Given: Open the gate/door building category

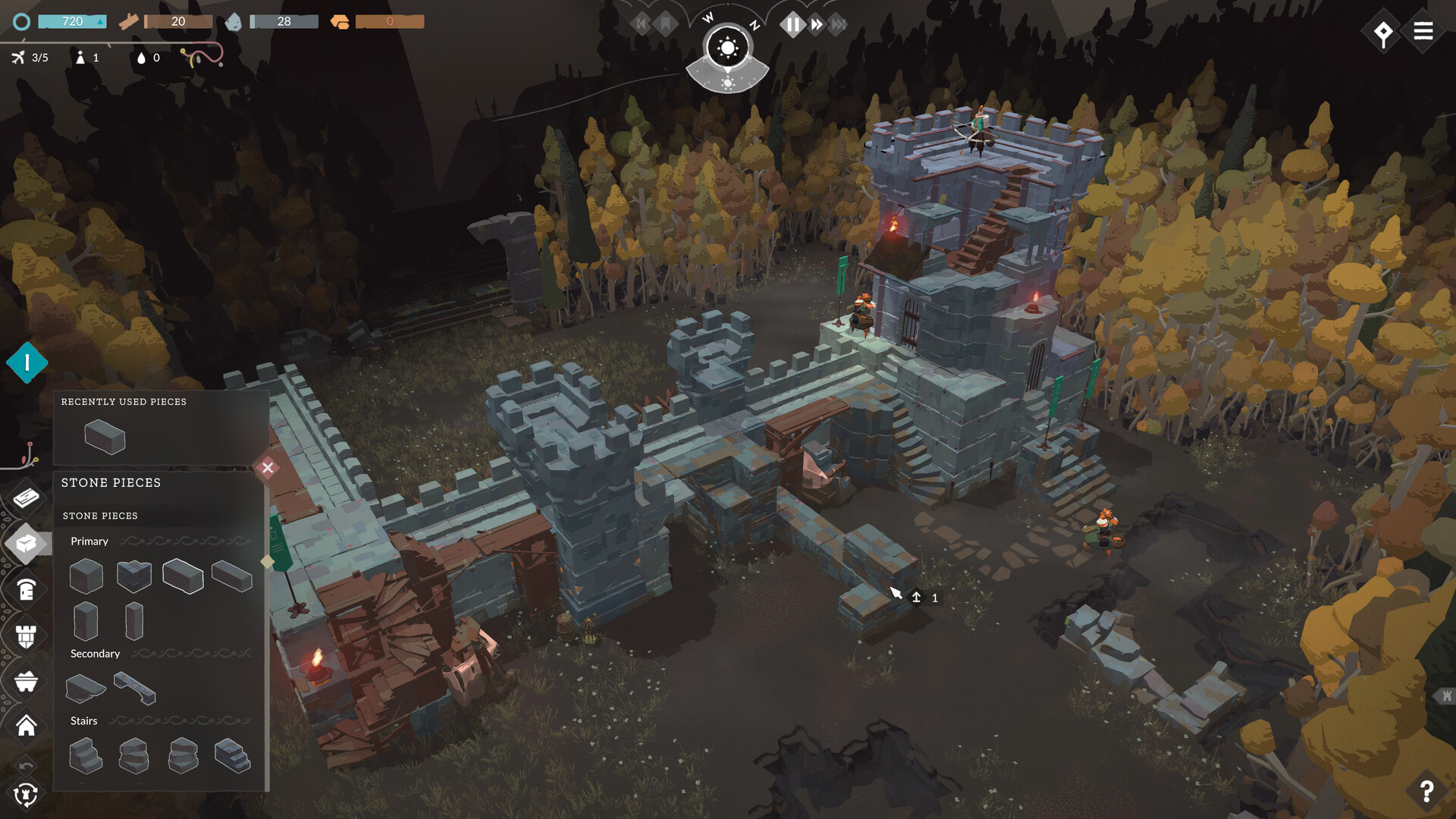Looking at the screenshot, I should click(x=27, y=589).
